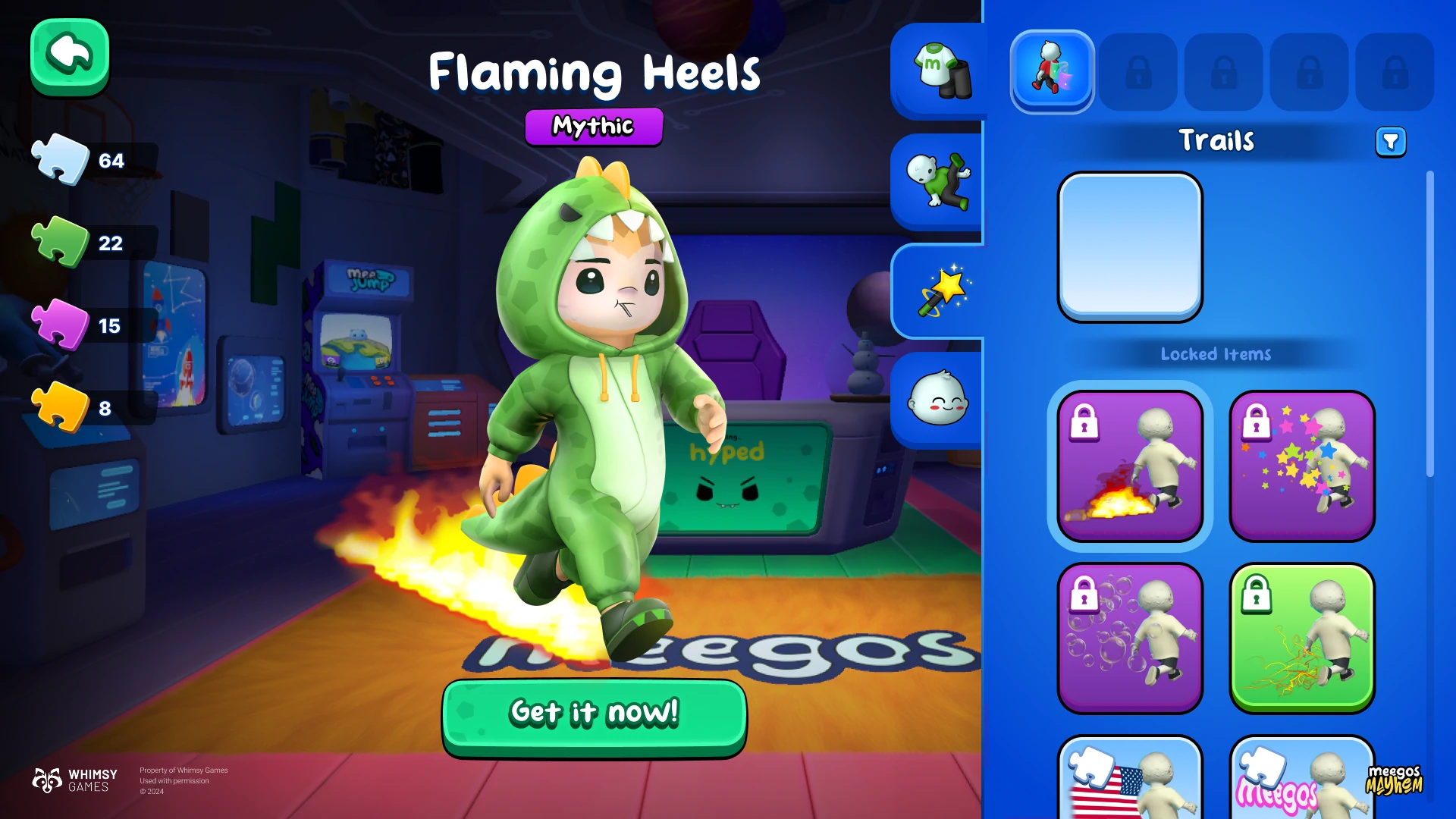Select the American flag trail tile
The width and height of the screenshot is (1456, 819).
tap(1130, 780)
